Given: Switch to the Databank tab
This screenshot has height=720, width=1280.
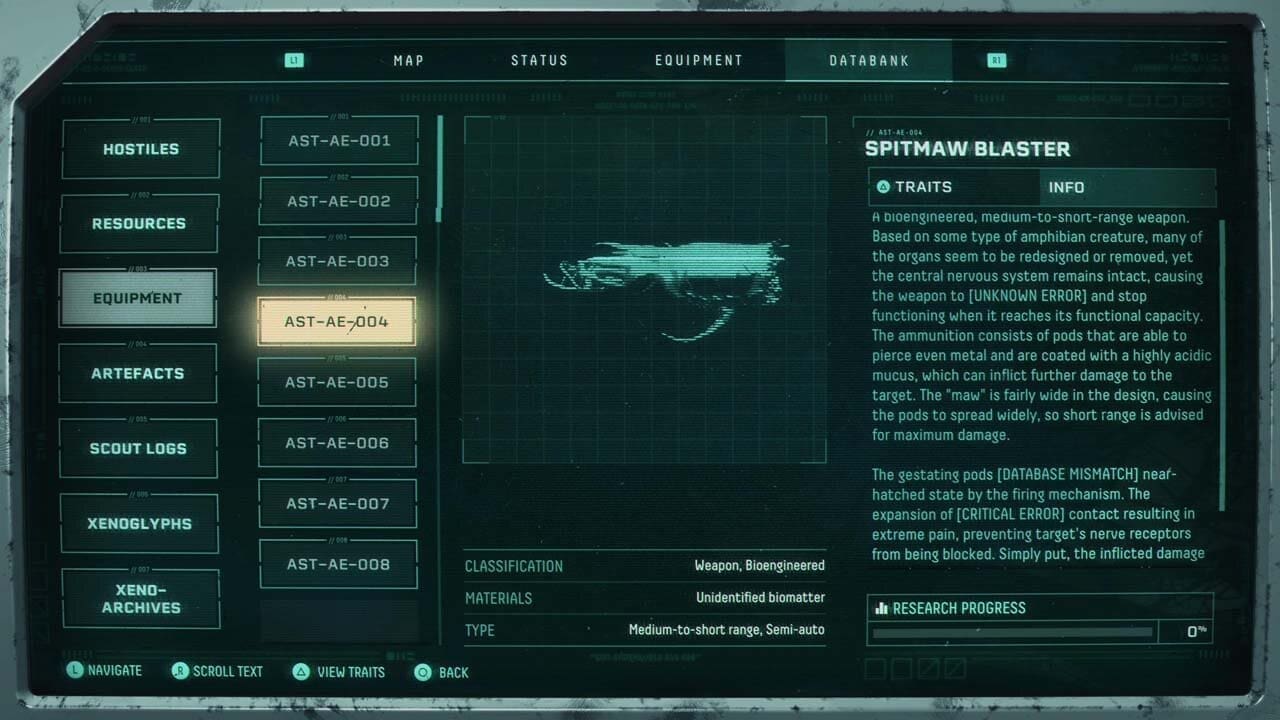Looking at the screenshot, I should click(868, 60).
